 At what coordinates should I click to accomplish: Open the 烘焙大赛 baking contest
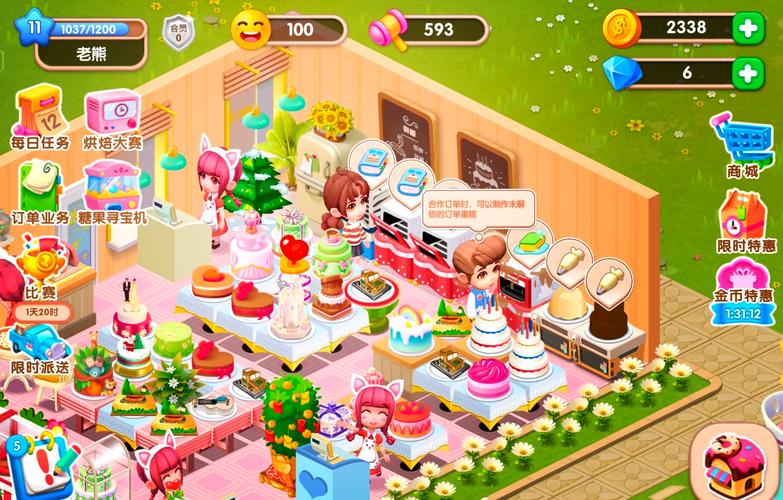coord(111,114)
